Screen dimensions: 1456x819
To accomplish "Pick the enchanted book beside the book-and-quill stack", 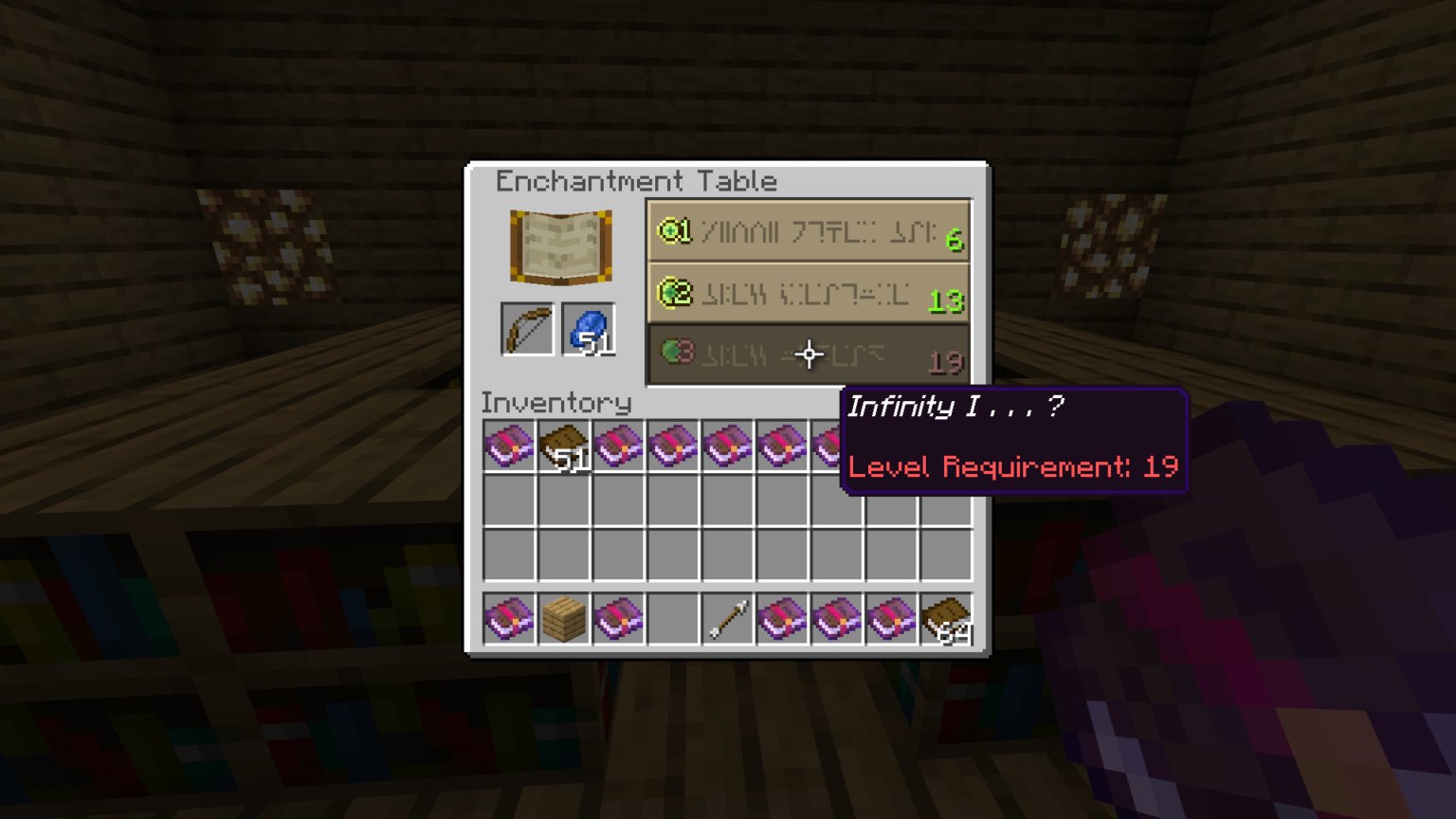I will click(x=618, y=446).
